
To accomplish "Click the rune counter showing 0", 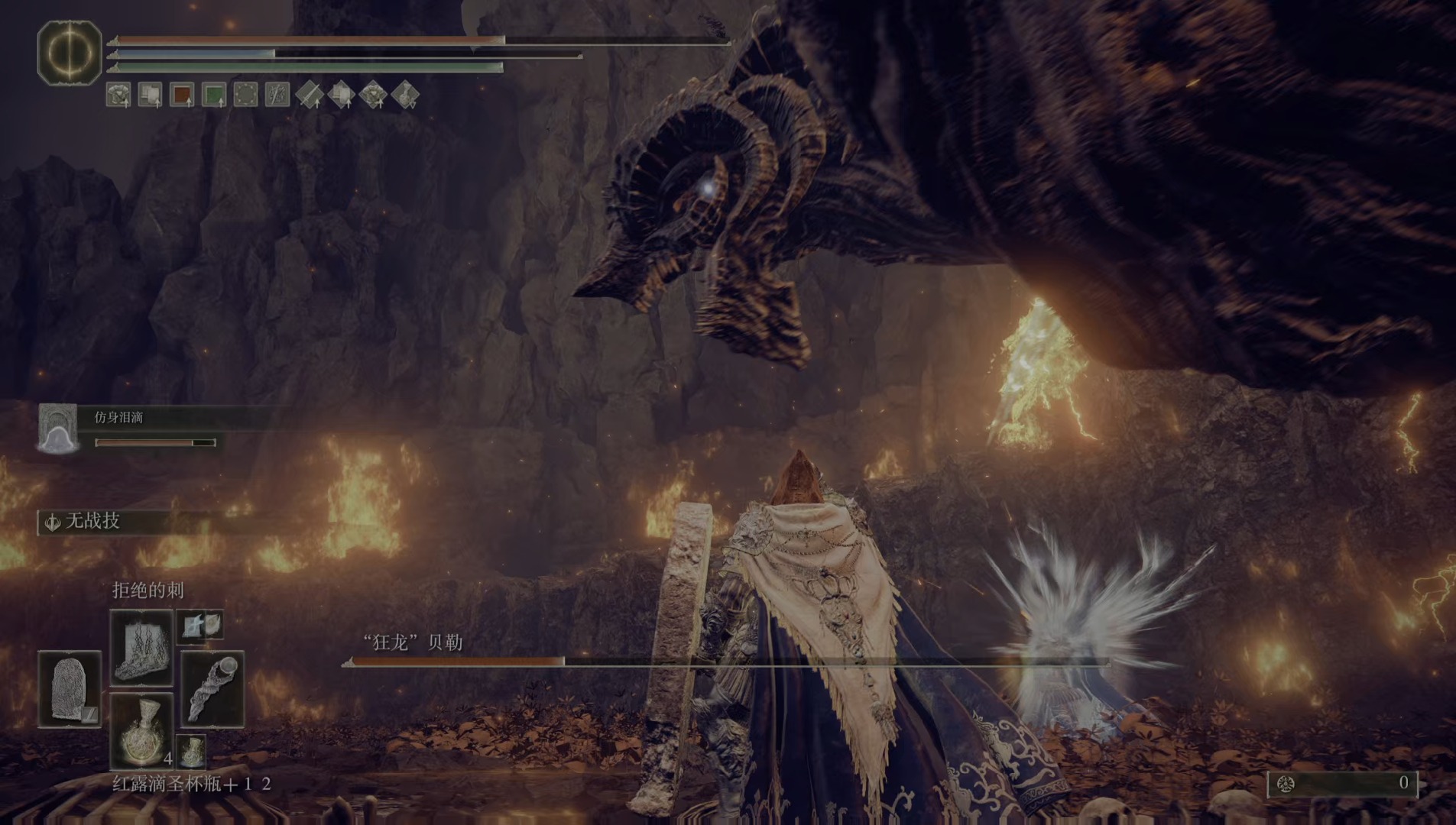I will pyautogui.click(x=1343, y=783).
